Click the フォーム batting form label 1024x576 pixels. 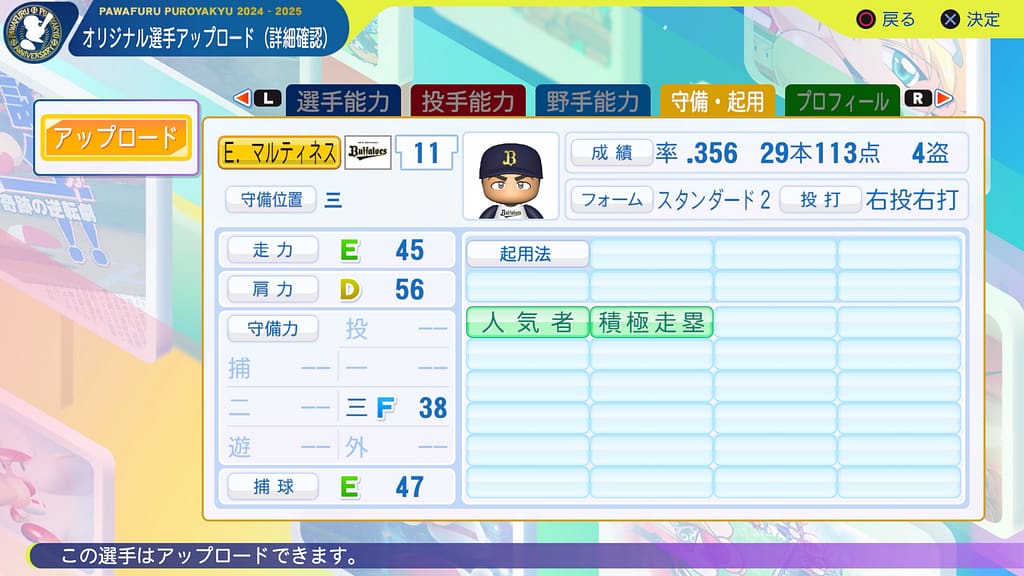pyautogui.click(x=612, y=198)
